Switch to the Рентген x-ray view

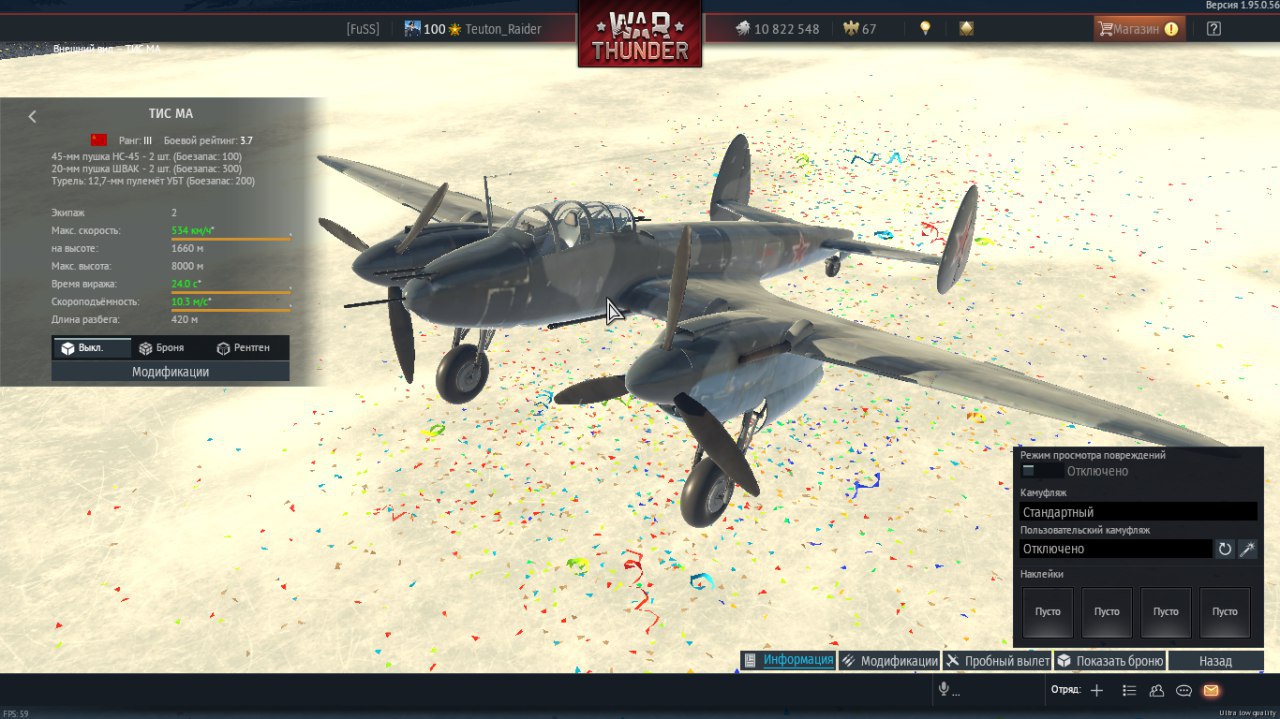pyautogui.click(x=242, y=348)
